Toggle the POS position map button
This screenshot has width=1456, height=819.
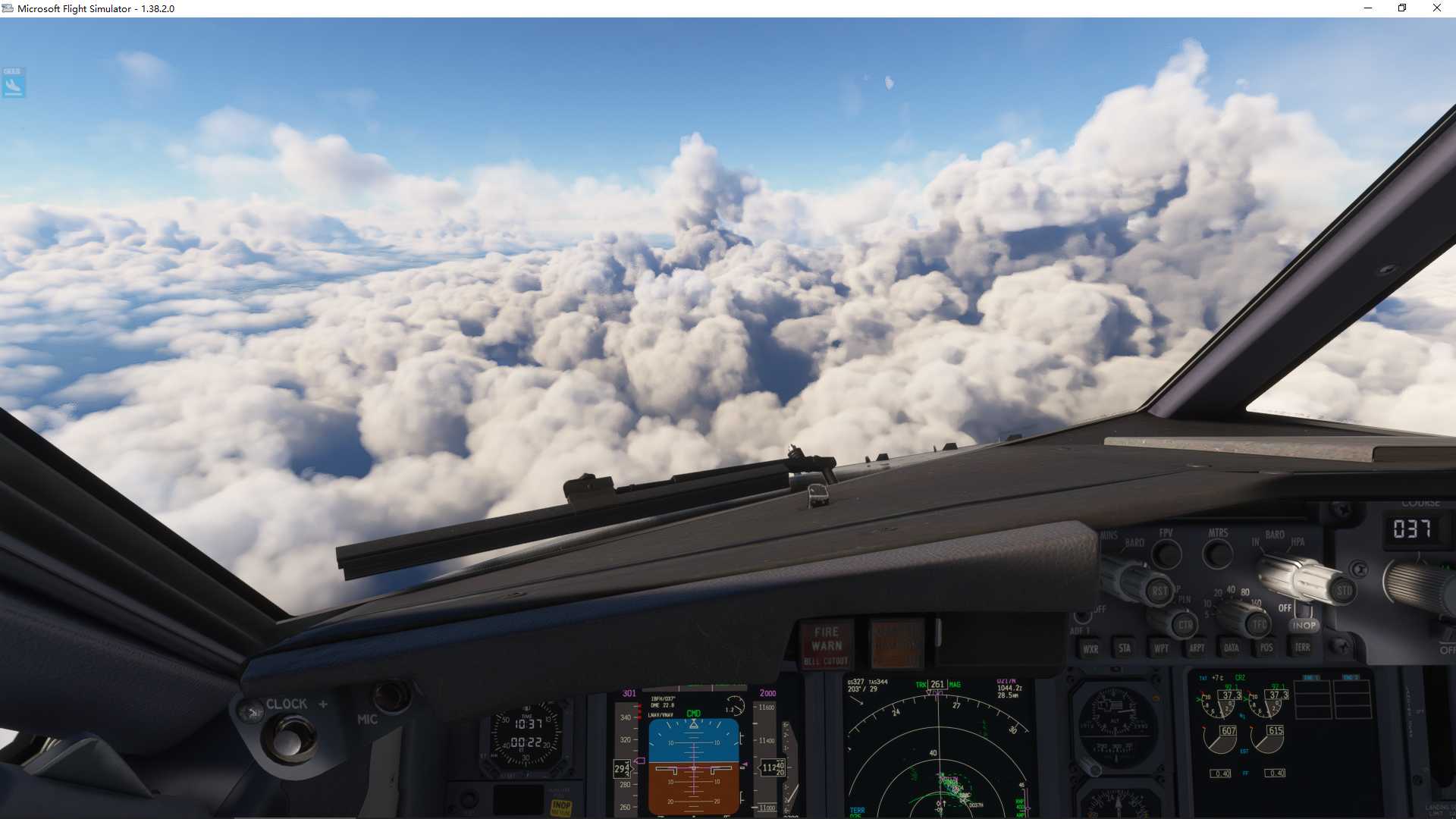point(1266,647)
